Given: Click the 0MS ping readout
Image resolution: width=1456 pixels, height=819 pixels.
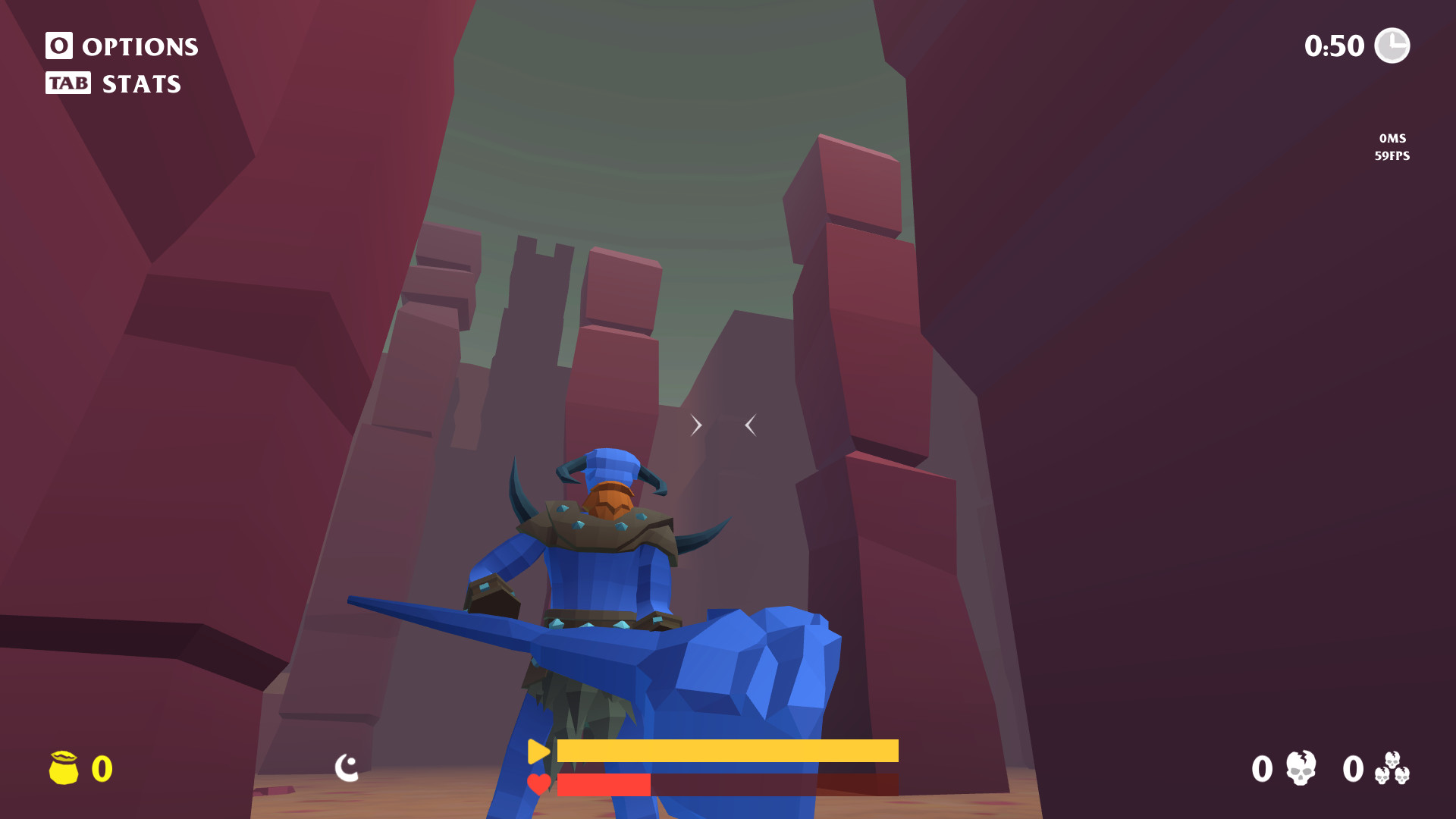Looking at the screenshot, I should point(1392,138).
